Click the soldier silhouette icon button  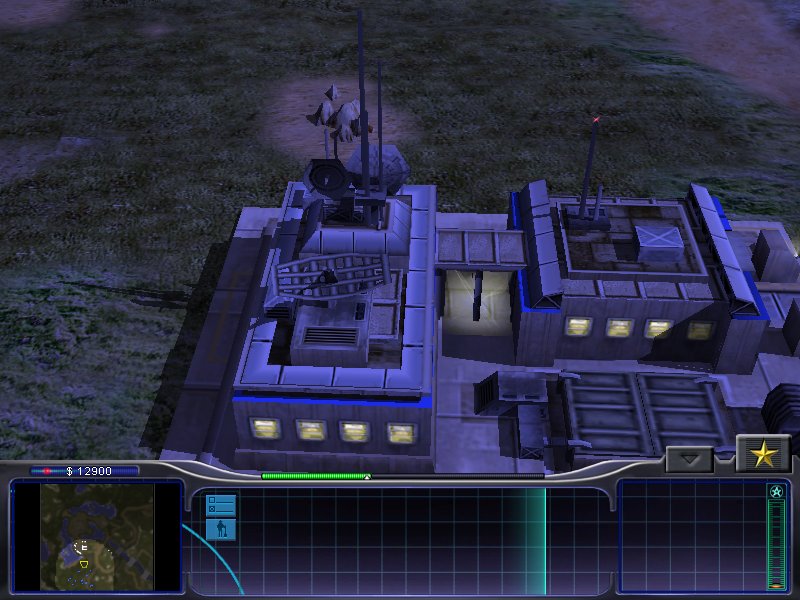point(221,528)
